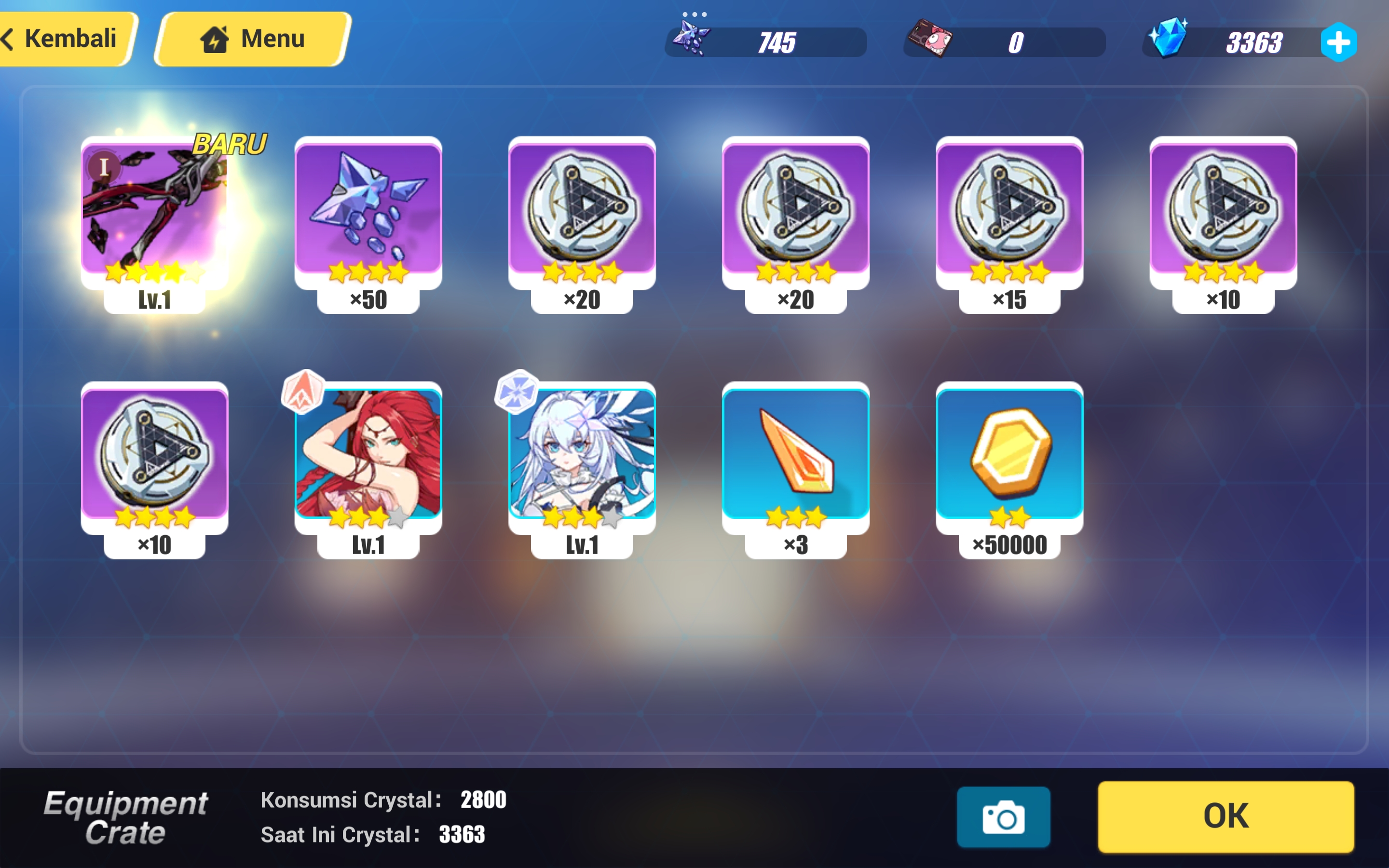
Task: Click the card currency counter showing 0
Action: [x=1005, y=41]
